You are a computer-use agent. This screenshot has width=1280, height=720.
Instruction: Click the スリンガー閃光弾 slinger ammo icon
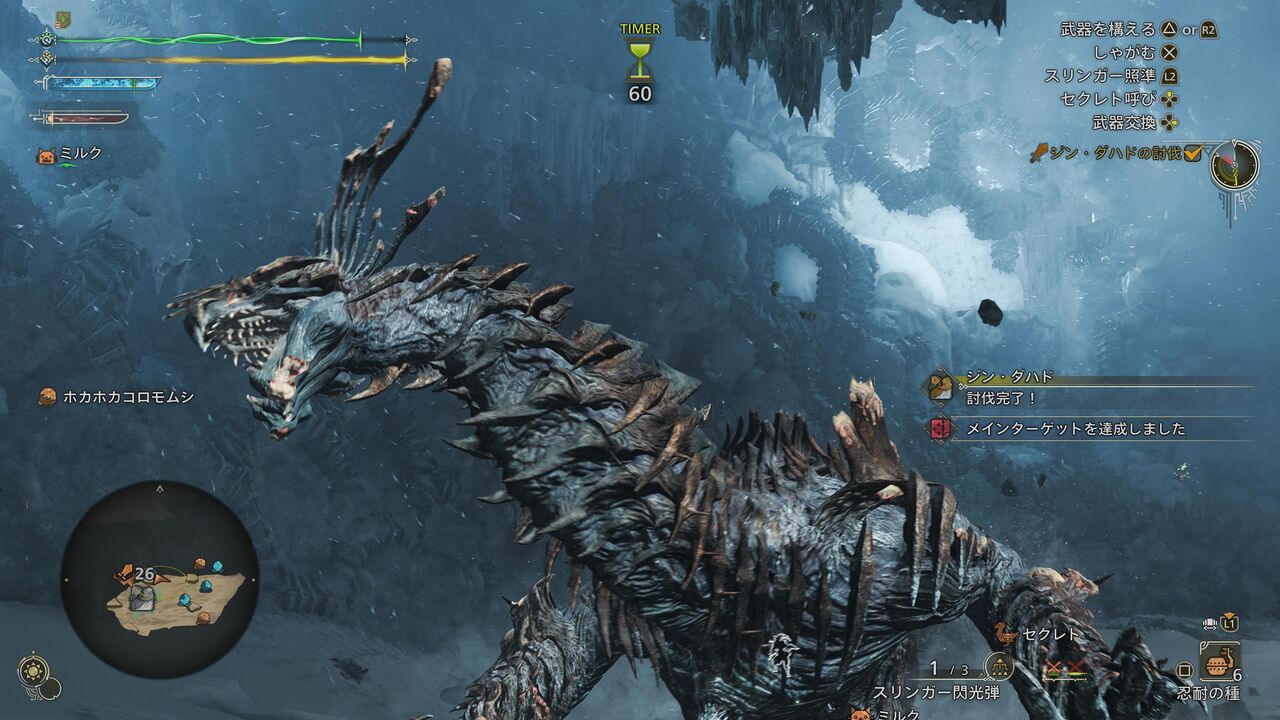coord(998,667)
